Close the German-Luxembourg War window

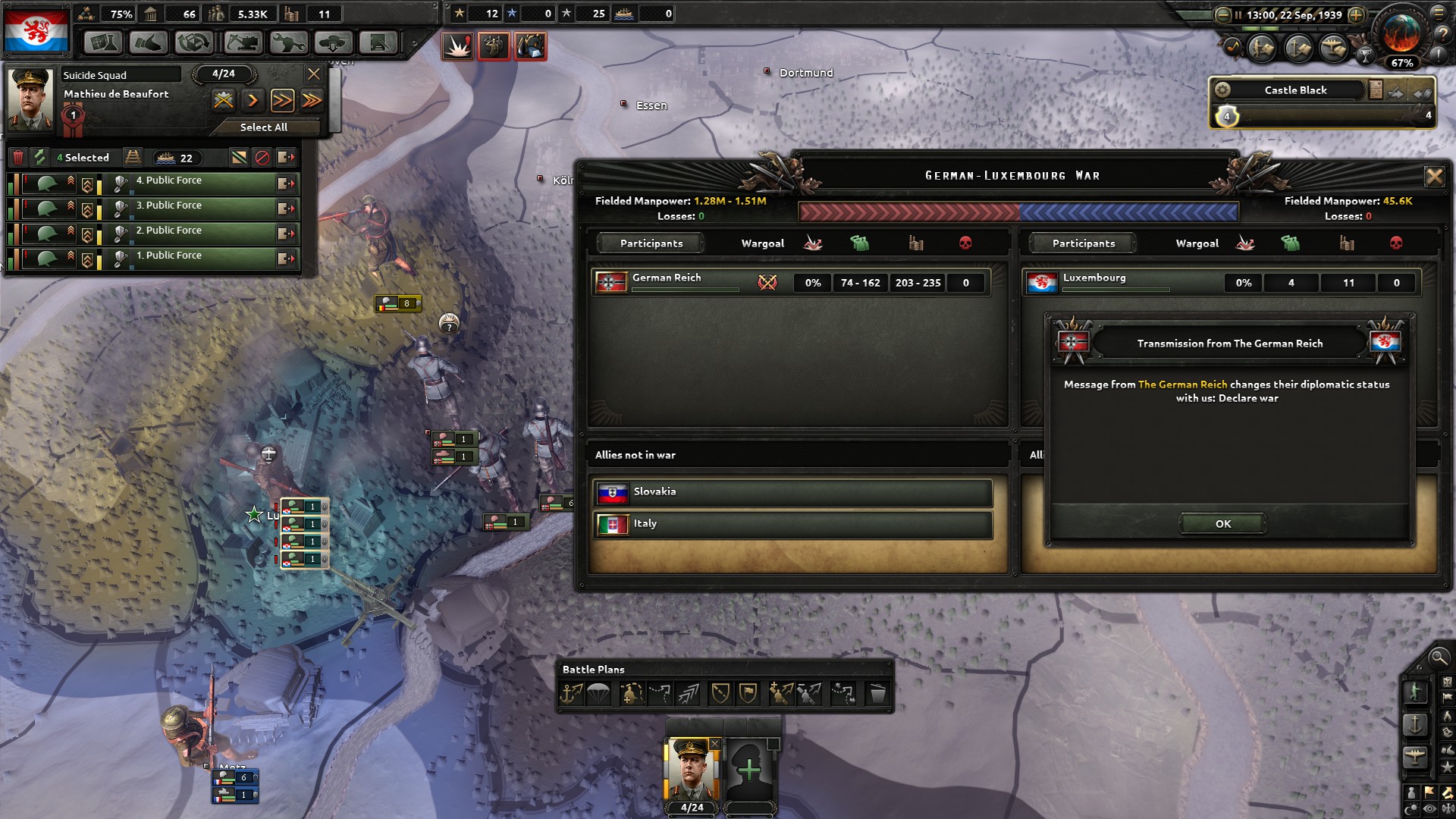point(1433,177)
